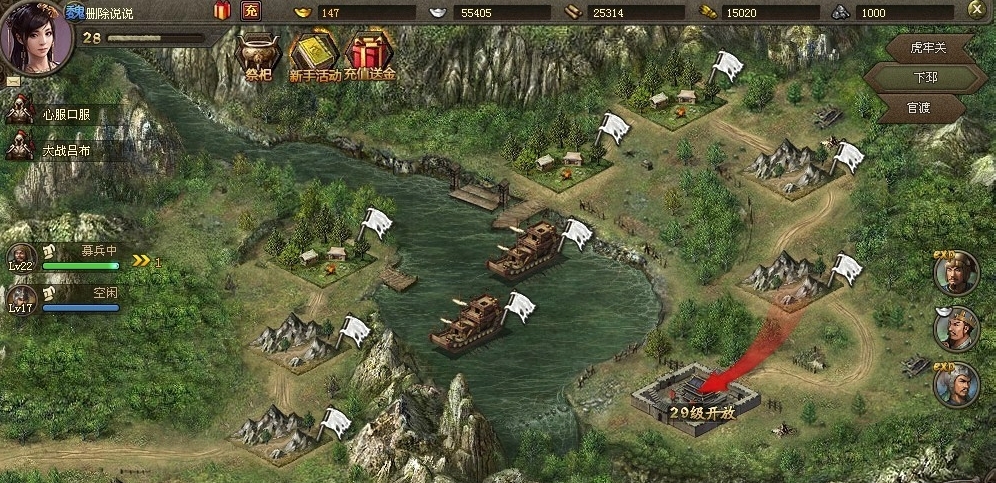Close the map with the X button
Viewport: 996px width, 483px height.
tap(975, 10)
